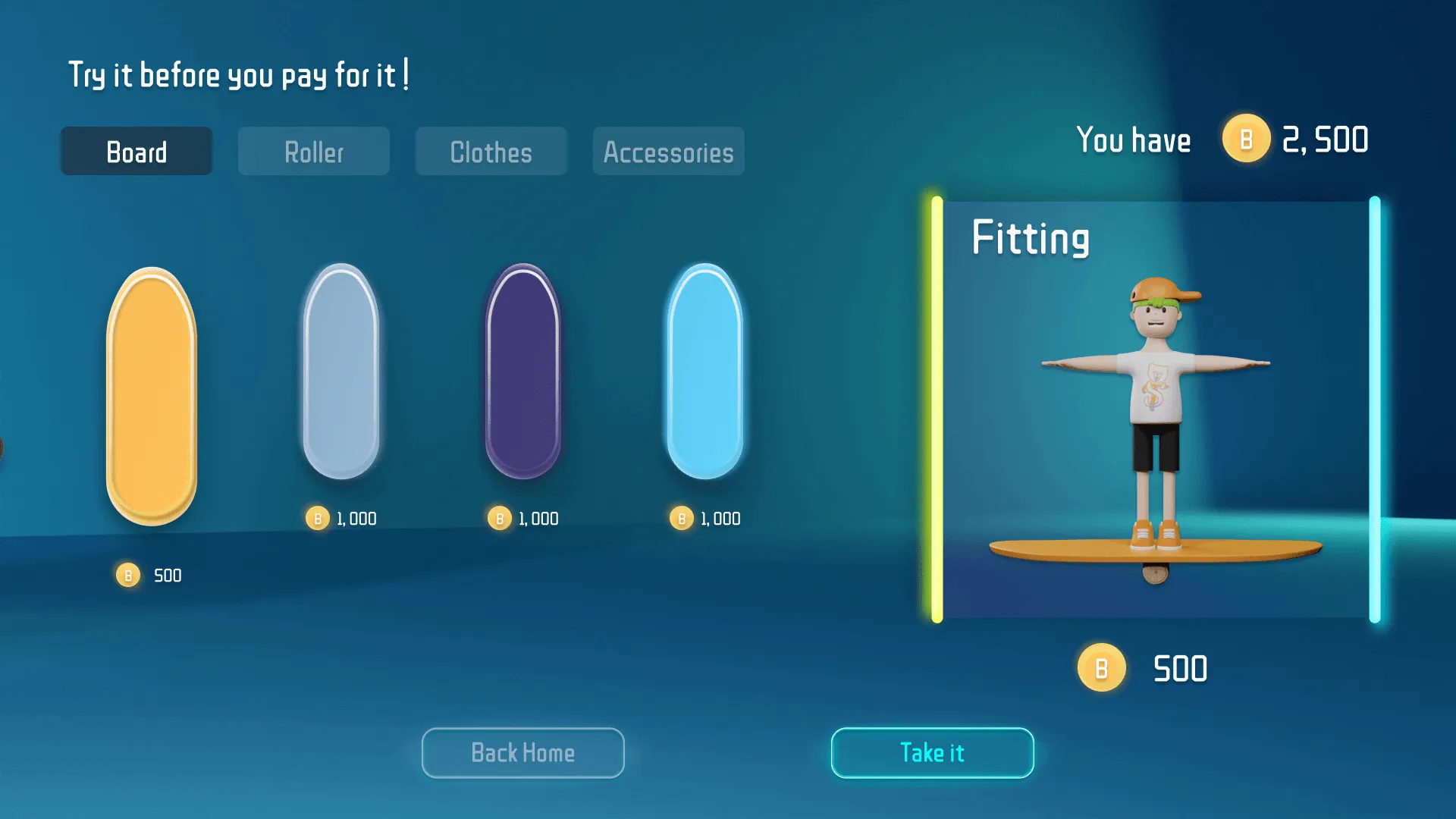
Task: Choose the orange 500-coin board
Action: (x=152, y=396)
